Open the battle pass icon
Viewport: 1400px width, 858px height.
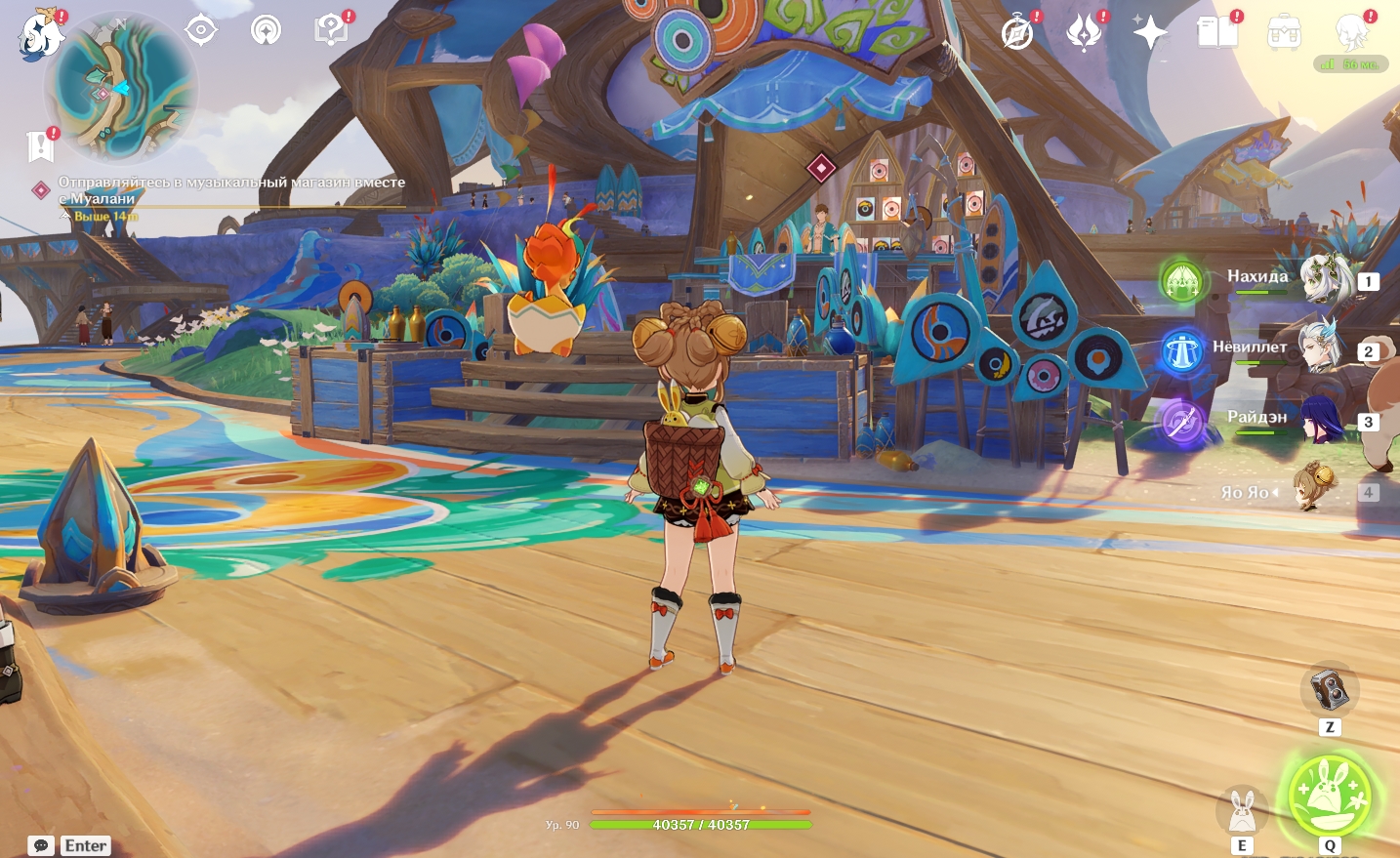[x=1084, y=32]
